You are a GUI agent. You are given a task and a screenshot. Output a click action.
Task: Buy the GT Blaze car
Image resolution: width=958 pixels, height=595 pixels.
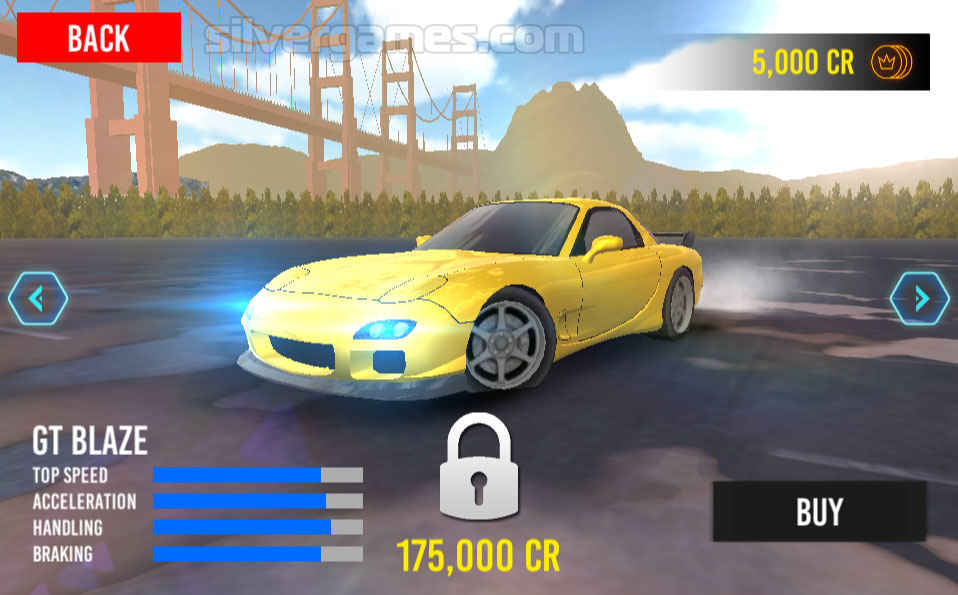pyautogui.click(x=819, y=512)
